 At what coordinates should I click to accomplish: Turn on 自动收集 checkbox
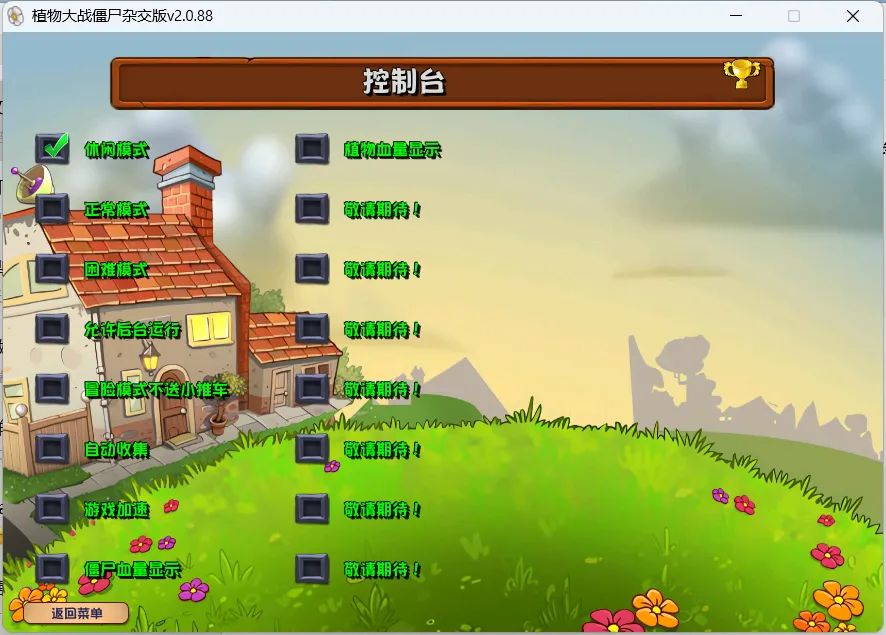[x=53, y=449]
